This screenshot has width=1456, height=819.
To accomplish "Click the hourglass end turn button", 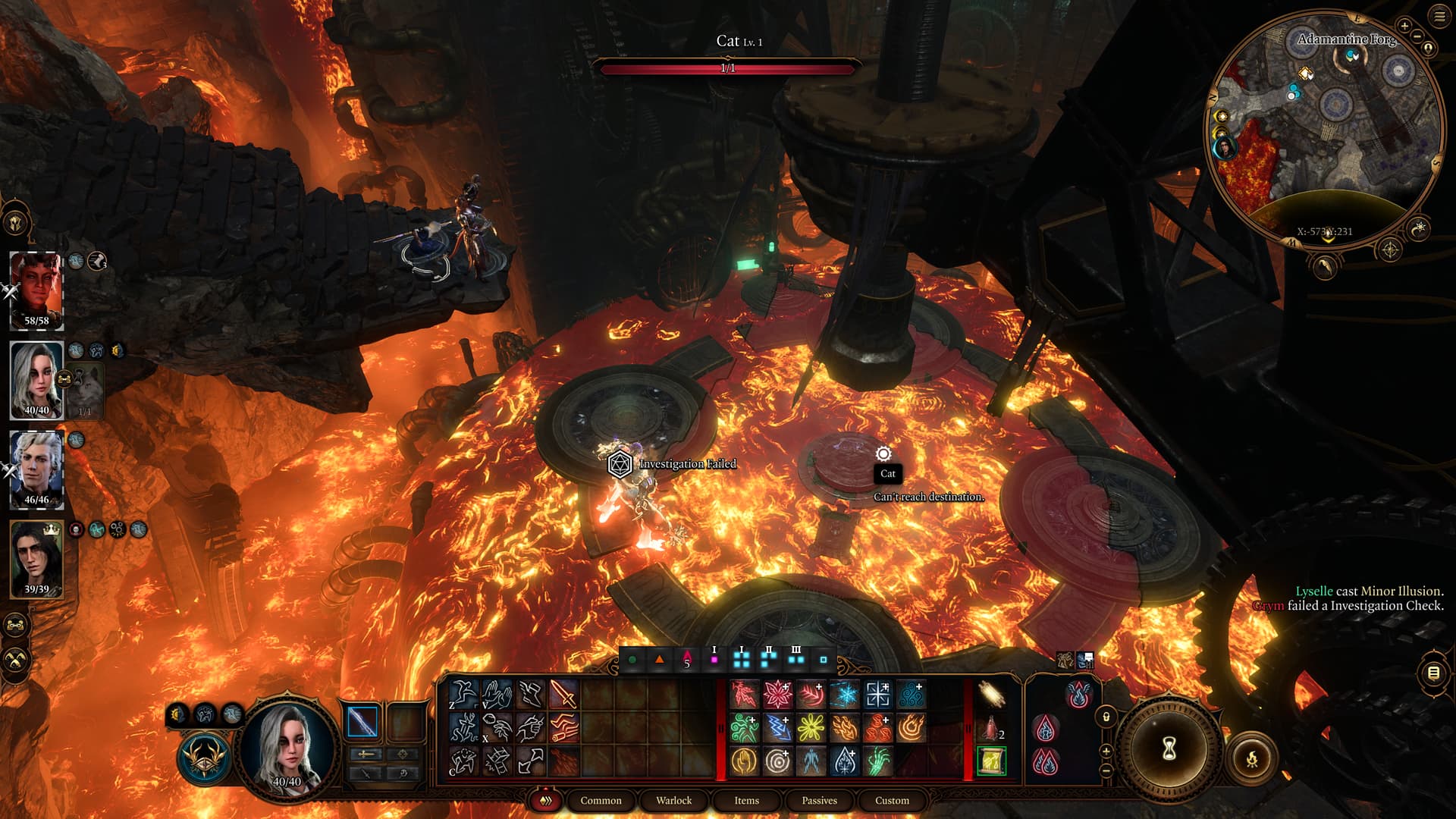I will click(x=1169, y=749).
